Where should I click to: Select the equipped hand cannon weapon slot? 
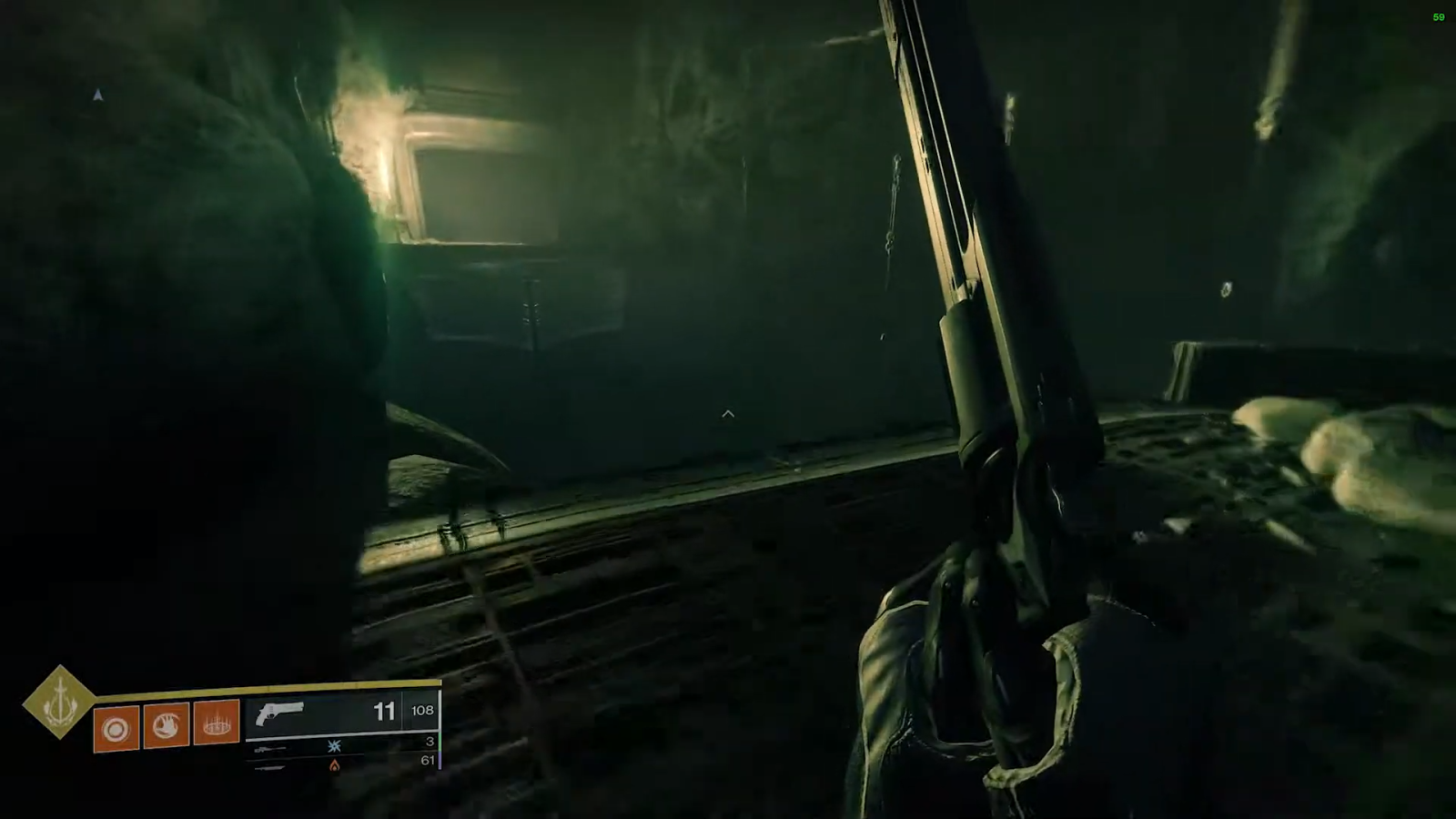[341, 712]
